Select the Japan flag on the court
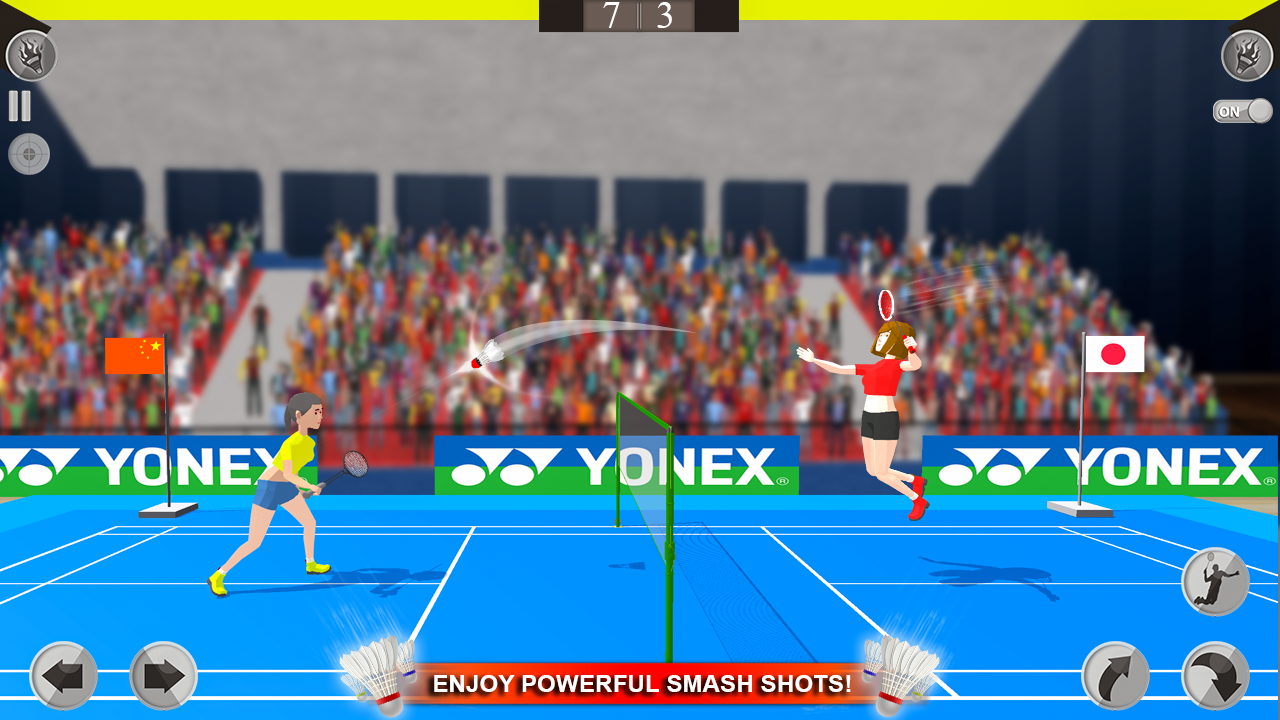 click(x=1113, y=354)
